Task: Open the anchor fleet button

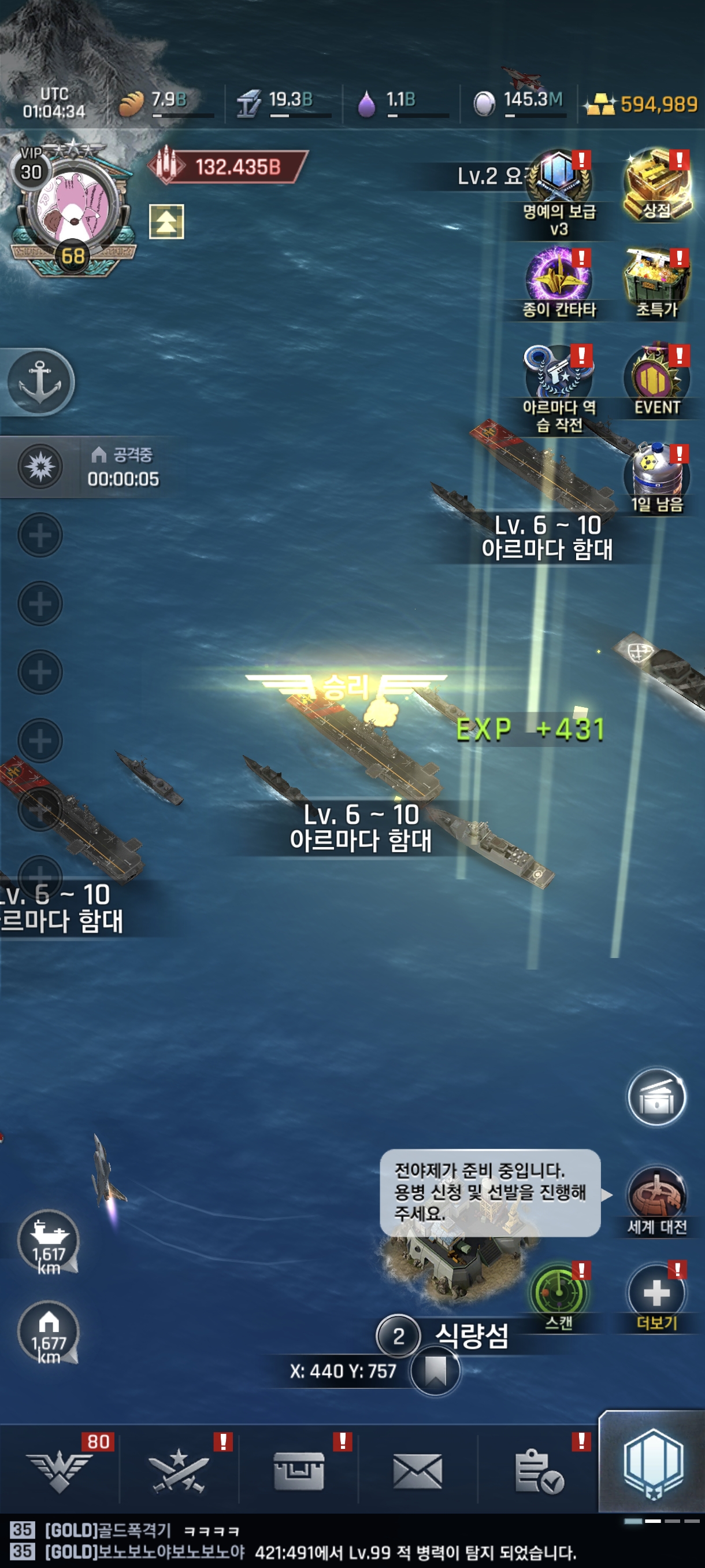Action: pyautogui.click(x=40, y=382)
